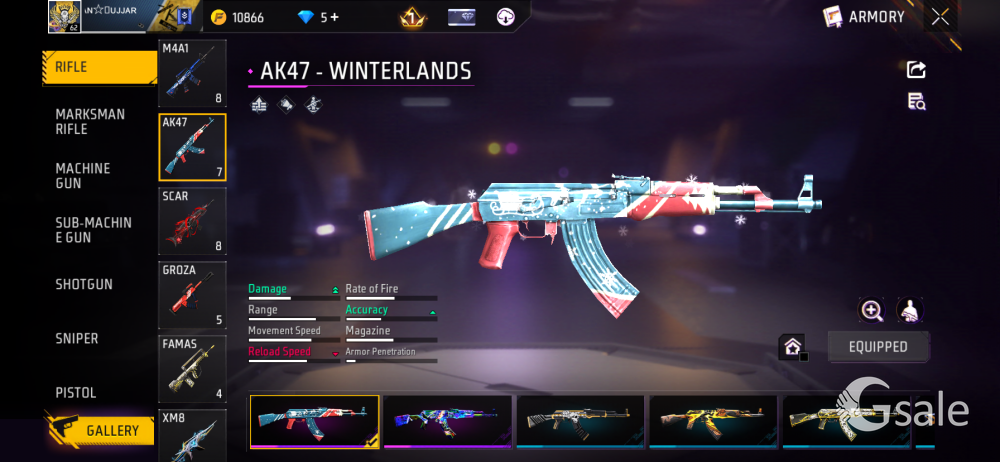Share the AK47 Winterlands skin
Screen dimensions: 1000x462
pyautogui.click(x=916, y=70)
